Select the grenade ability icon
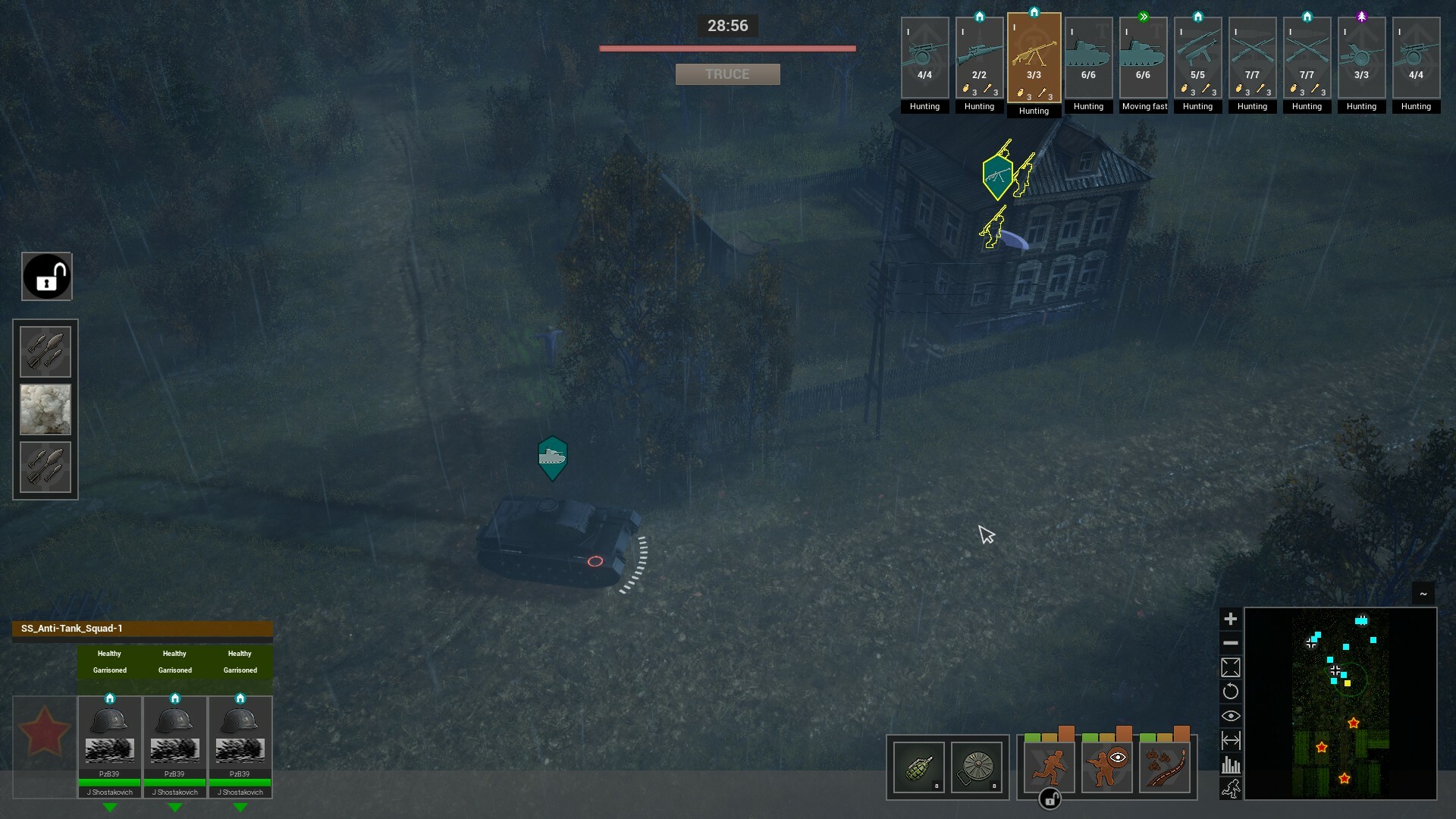Viewport: 1456px width, 819px height. (918, 767)
